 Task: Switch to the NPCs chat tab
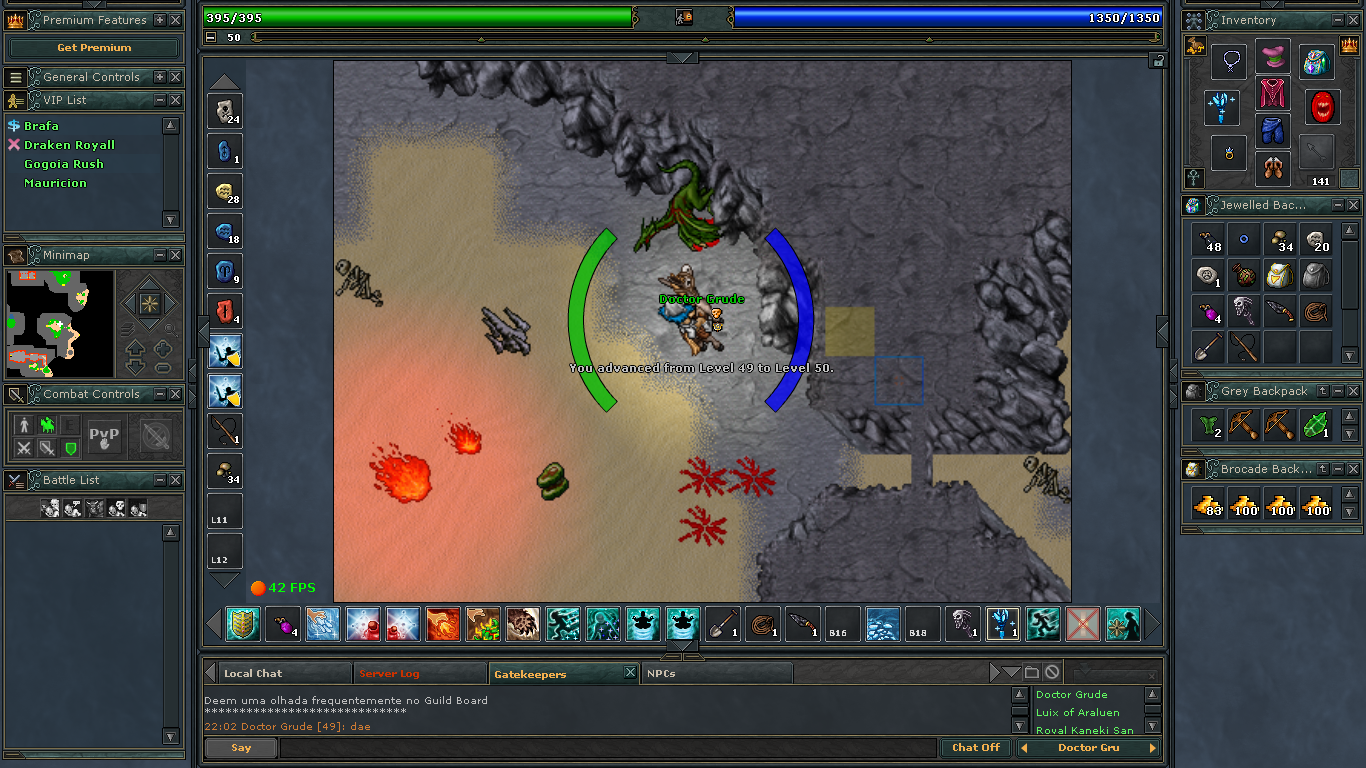[x=661, y=674]
